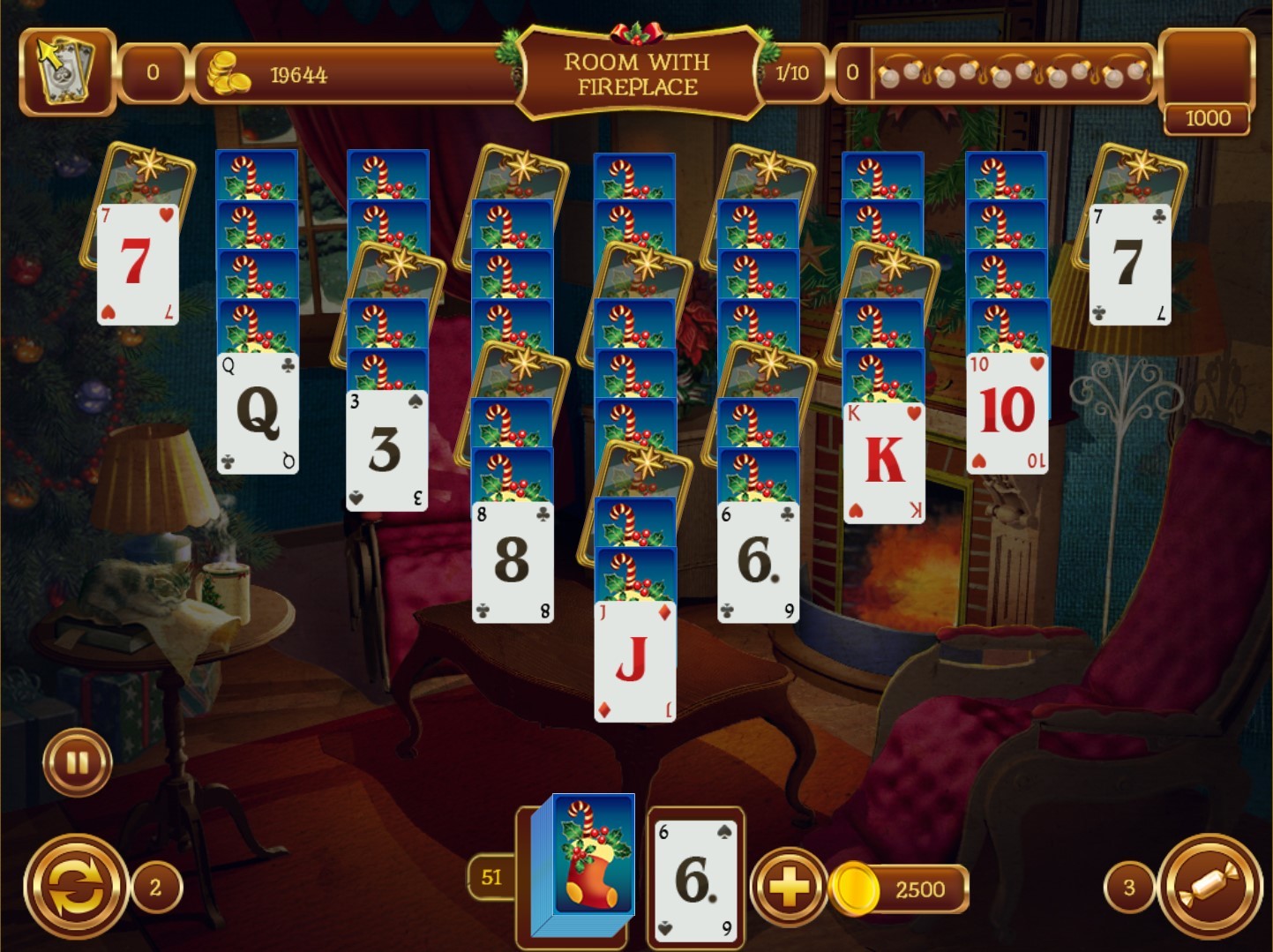Select the Jack of Diamonds card

(635, 662)
